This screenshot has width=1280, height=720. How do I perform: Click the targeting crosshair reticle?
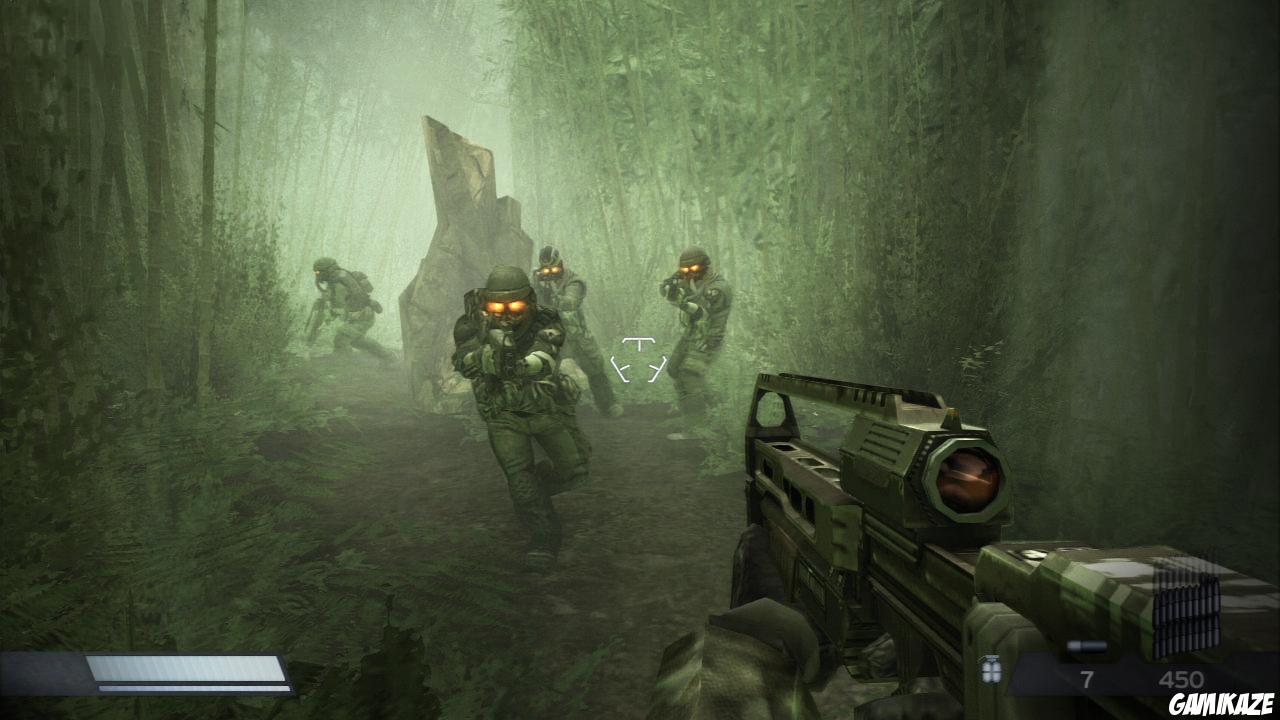click(637, 358)
